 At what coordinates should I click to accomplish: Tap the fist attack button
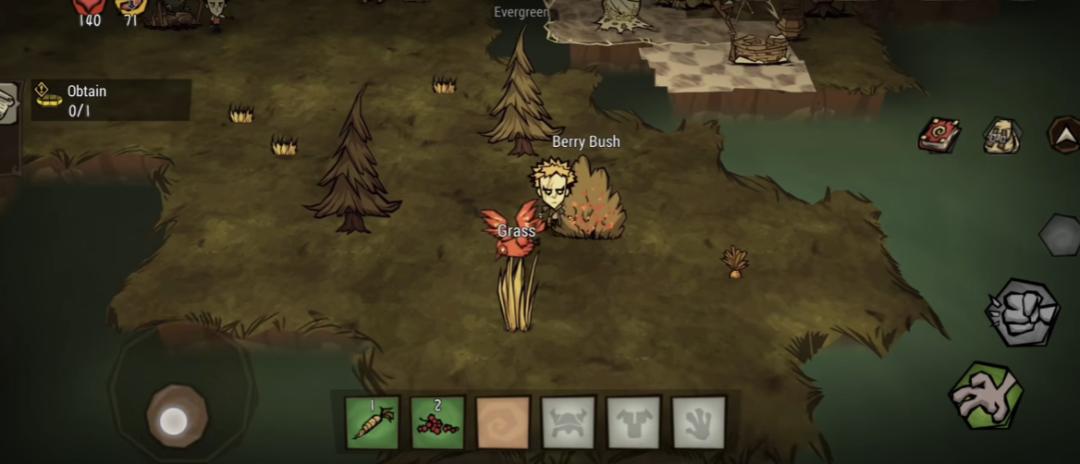[1021, 313]
